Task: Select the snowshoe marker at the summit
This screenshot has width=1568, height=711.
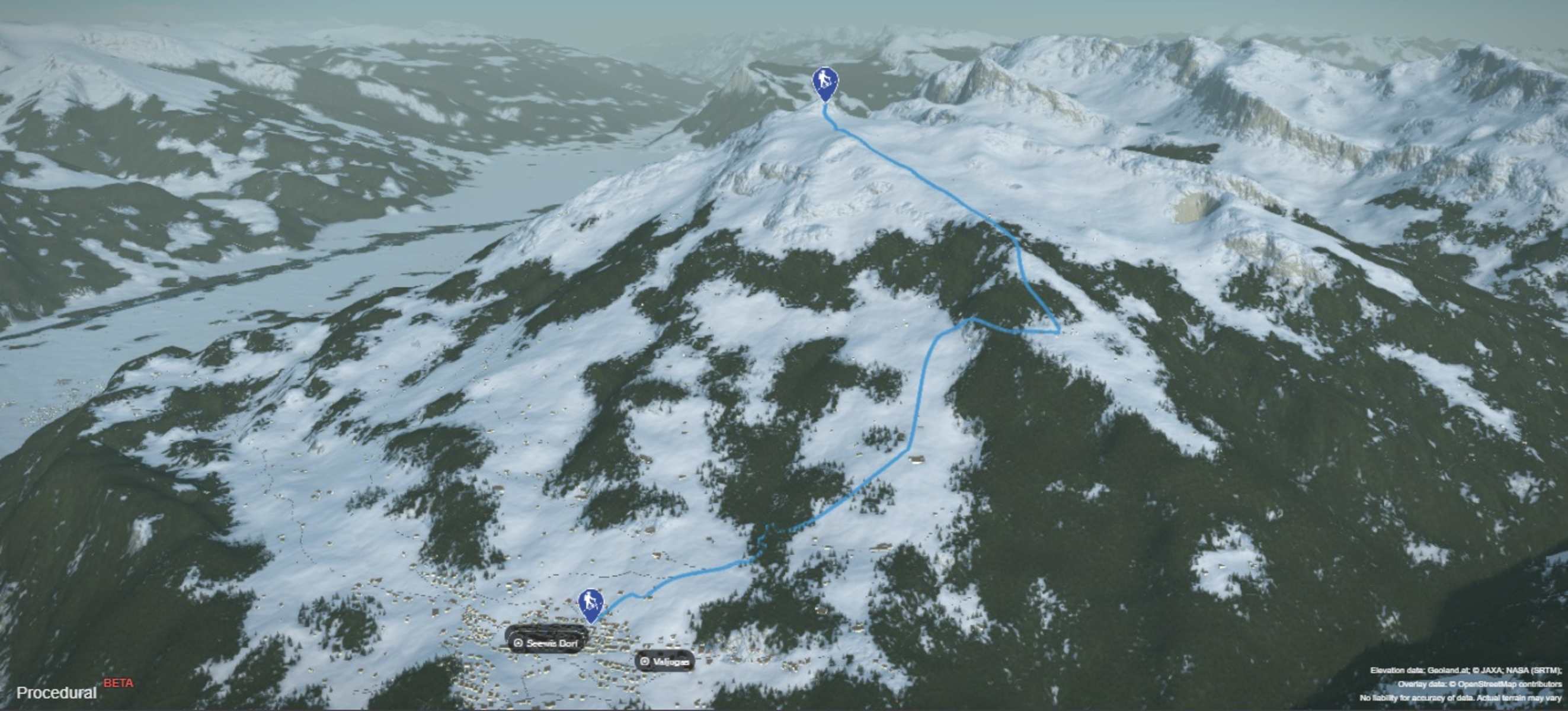Action: coord(825,82)
